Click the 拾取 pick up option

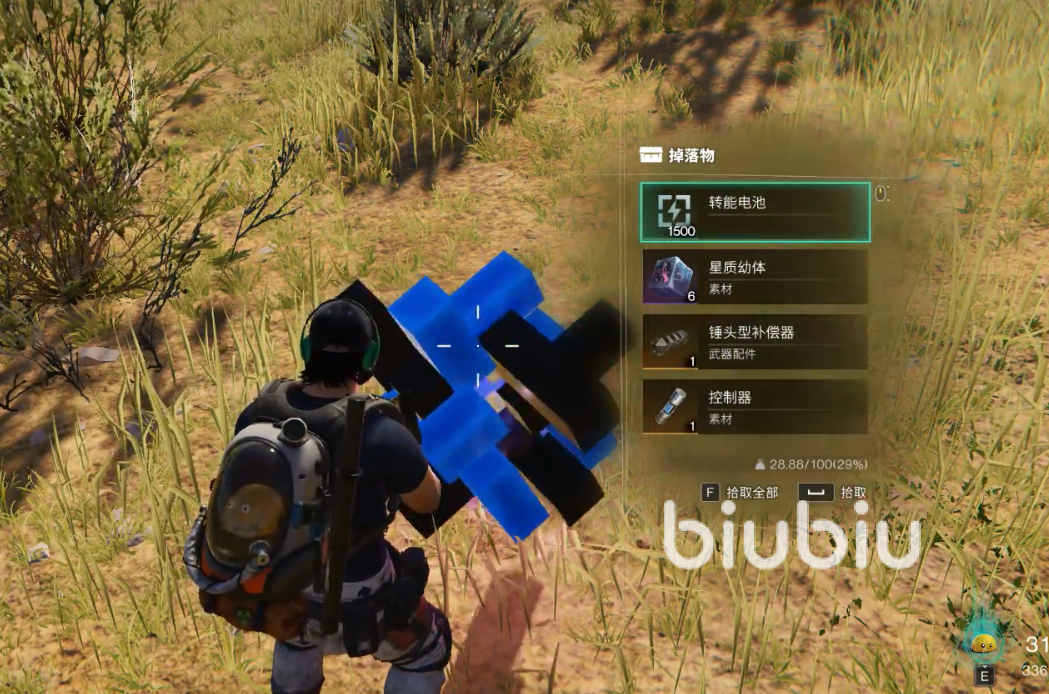tap(833, 492)
